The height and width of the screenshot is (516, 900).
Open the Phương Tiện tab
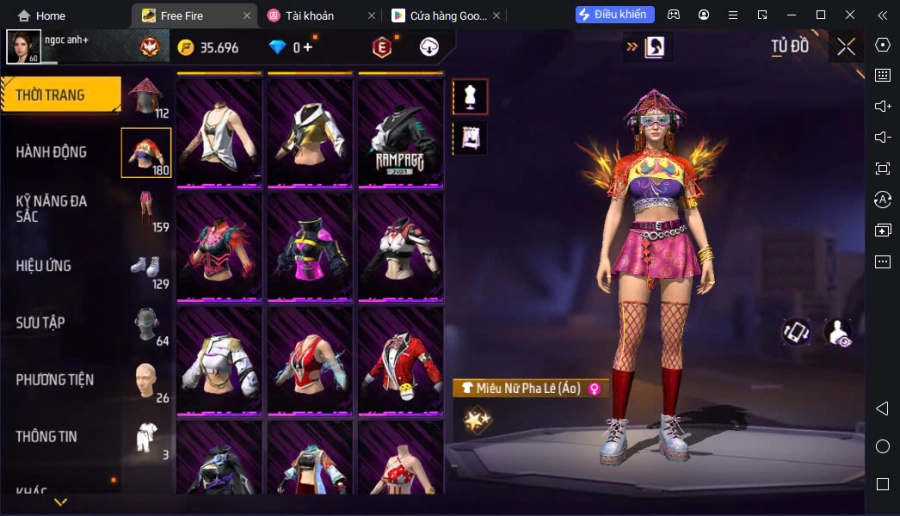point(55,380)
